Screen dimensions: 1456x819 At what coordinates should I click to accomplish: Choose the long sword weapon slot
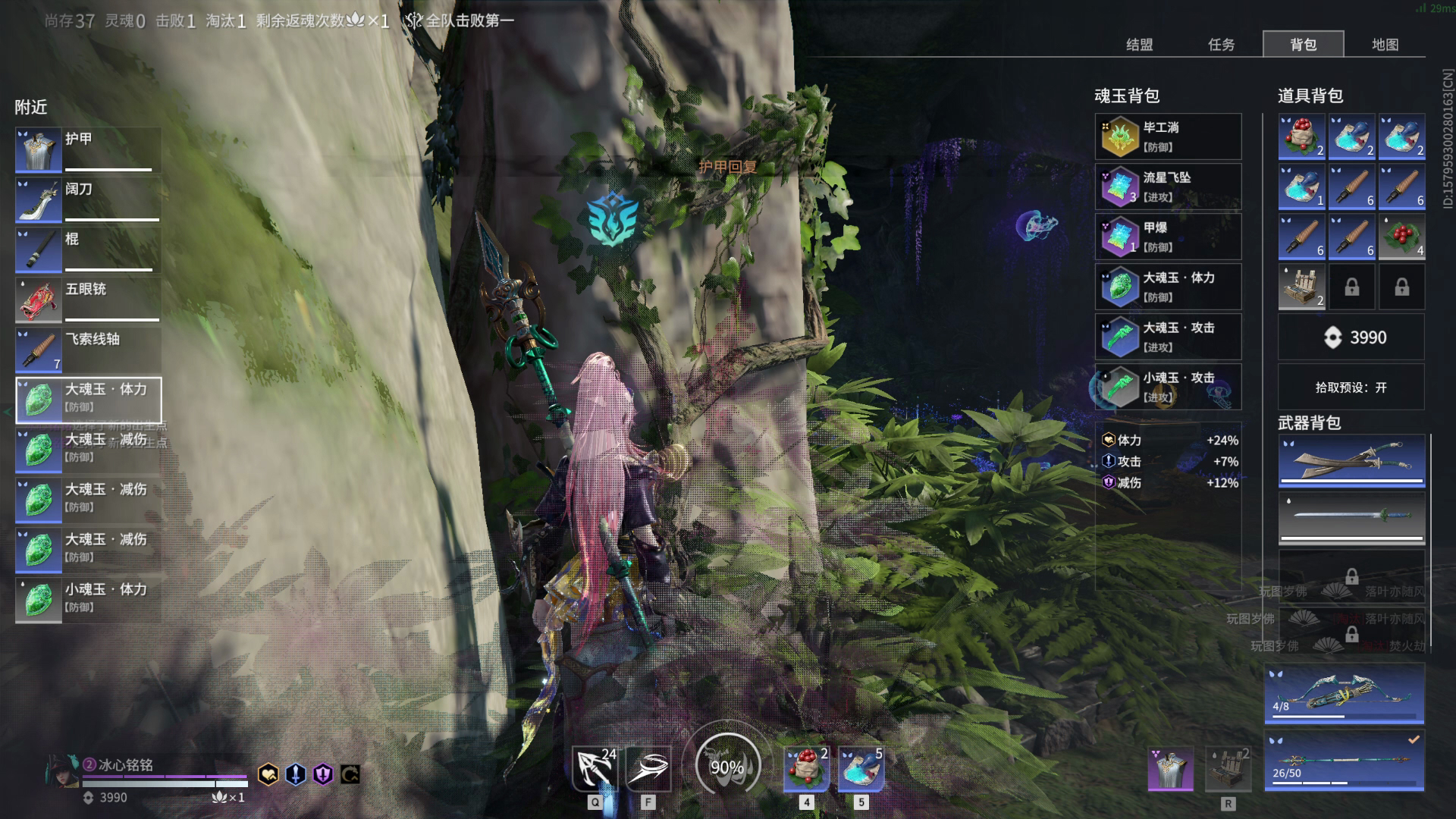[x=1351, y=518]
